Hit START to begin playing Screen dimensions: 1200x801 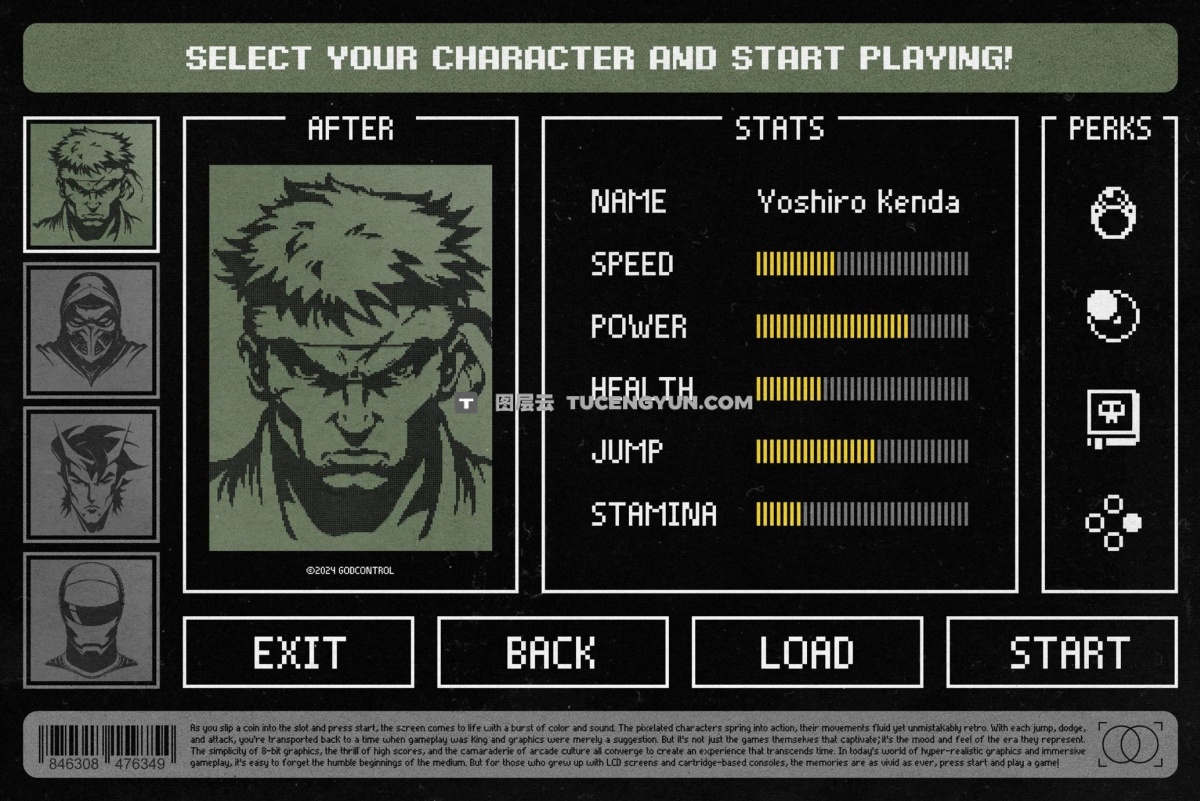click(1061, 653)
